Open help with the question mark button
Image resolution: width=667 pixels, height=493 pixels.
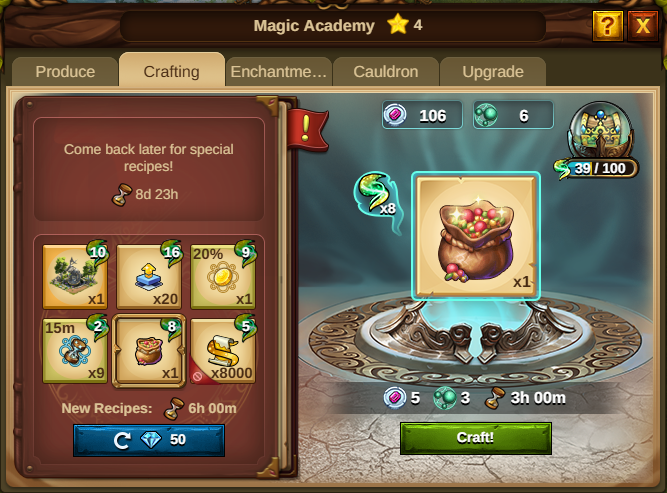coord(607,26)
